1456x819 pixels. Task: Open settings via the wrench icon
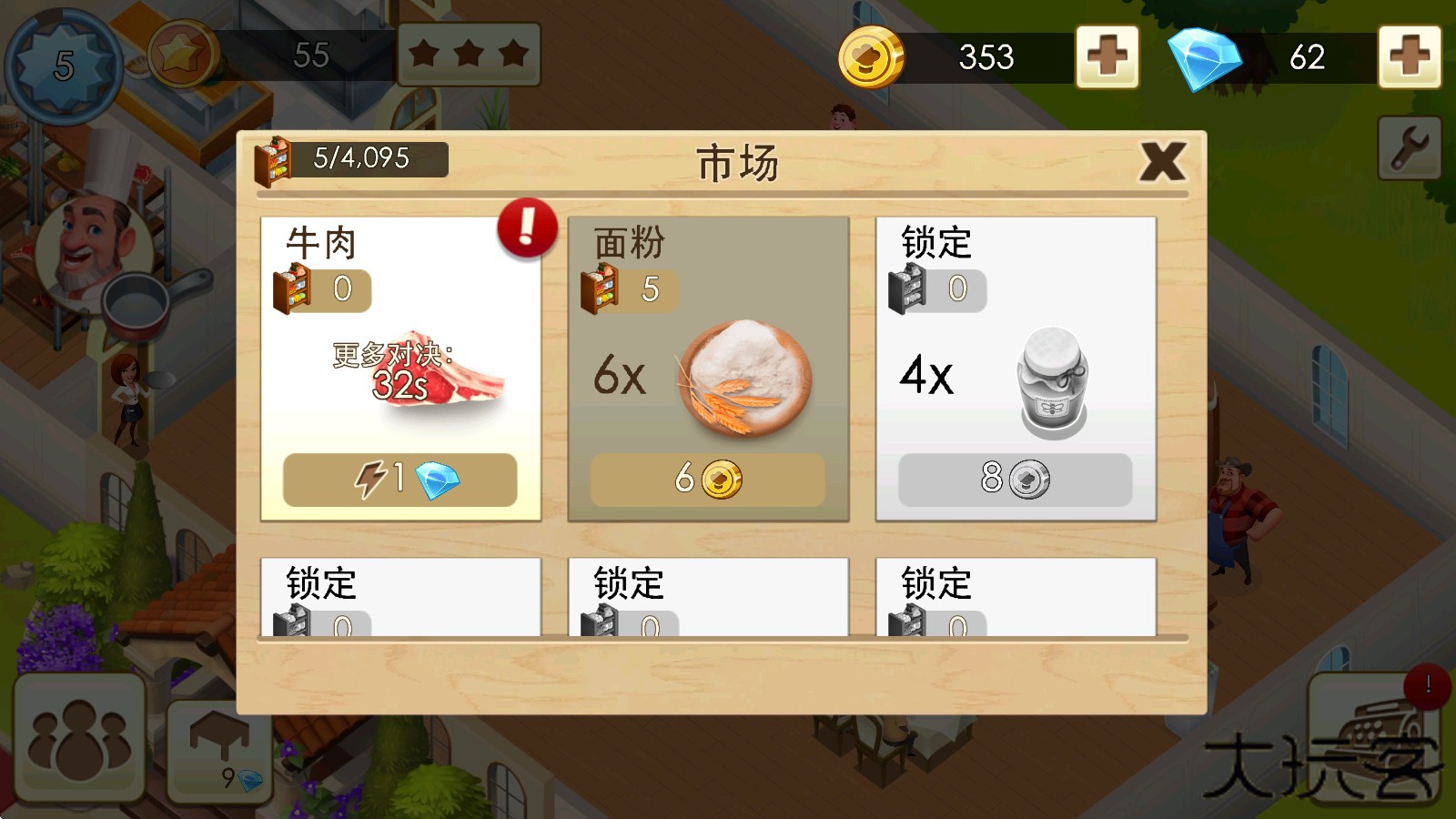click(x=1409, y=146)
